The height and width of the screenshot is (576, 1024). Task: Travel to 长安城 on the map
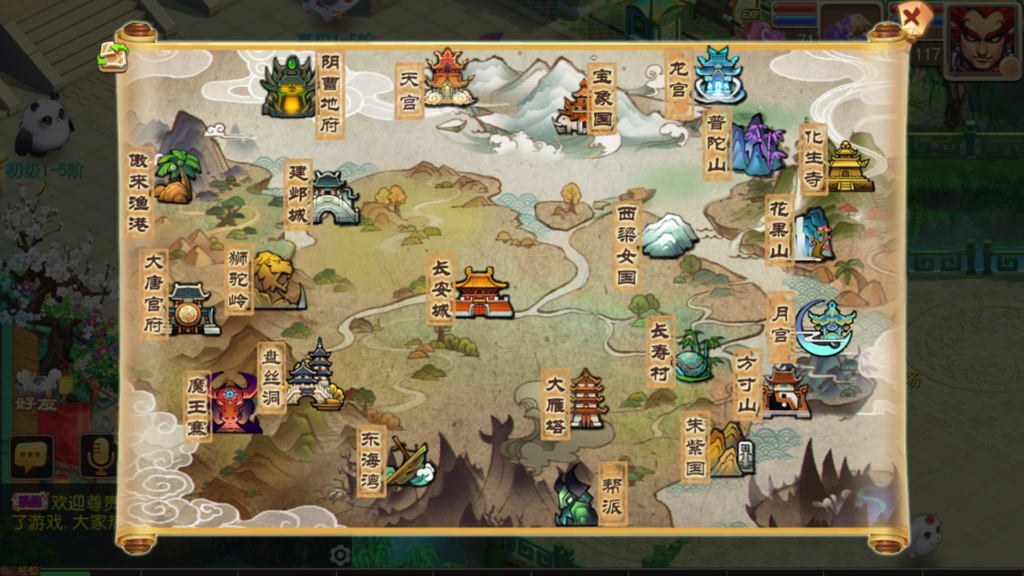pyautogui.click(x=482, y=292)
